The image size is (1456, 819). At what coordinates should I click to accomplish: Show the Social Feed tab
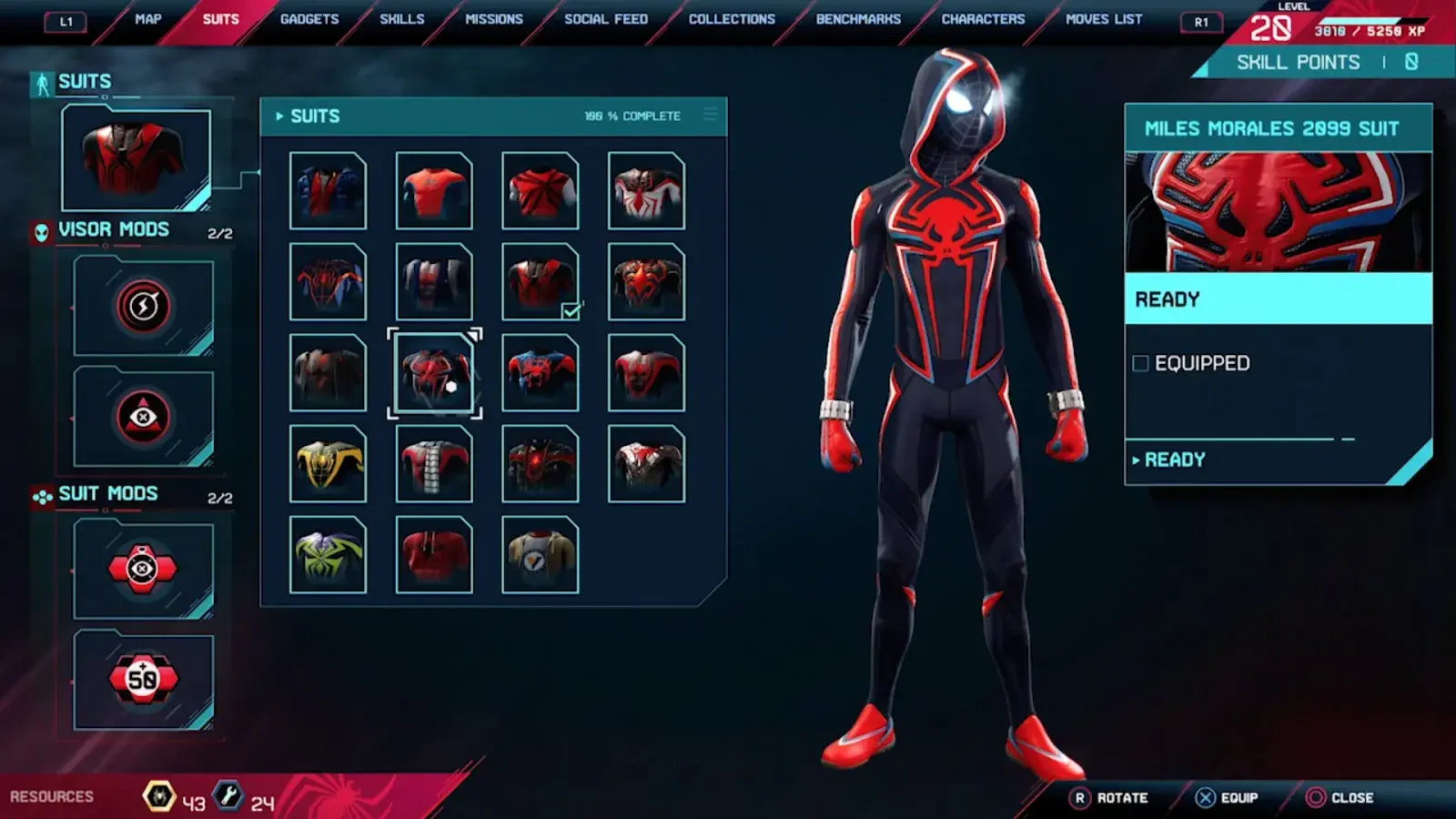pyautogui.click(x=606, y=19)
